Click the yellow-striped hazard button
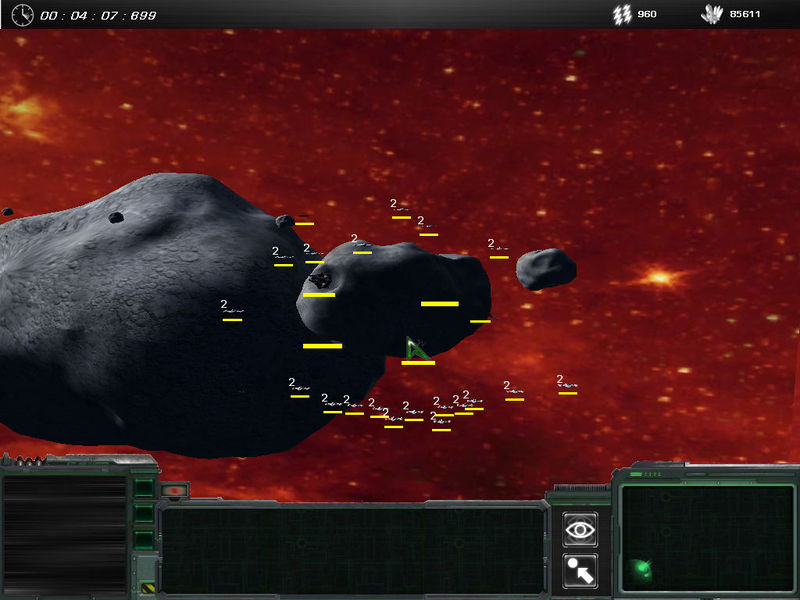Image resolution: width=800 pixels, height=600 pixels. pos(147,588)
